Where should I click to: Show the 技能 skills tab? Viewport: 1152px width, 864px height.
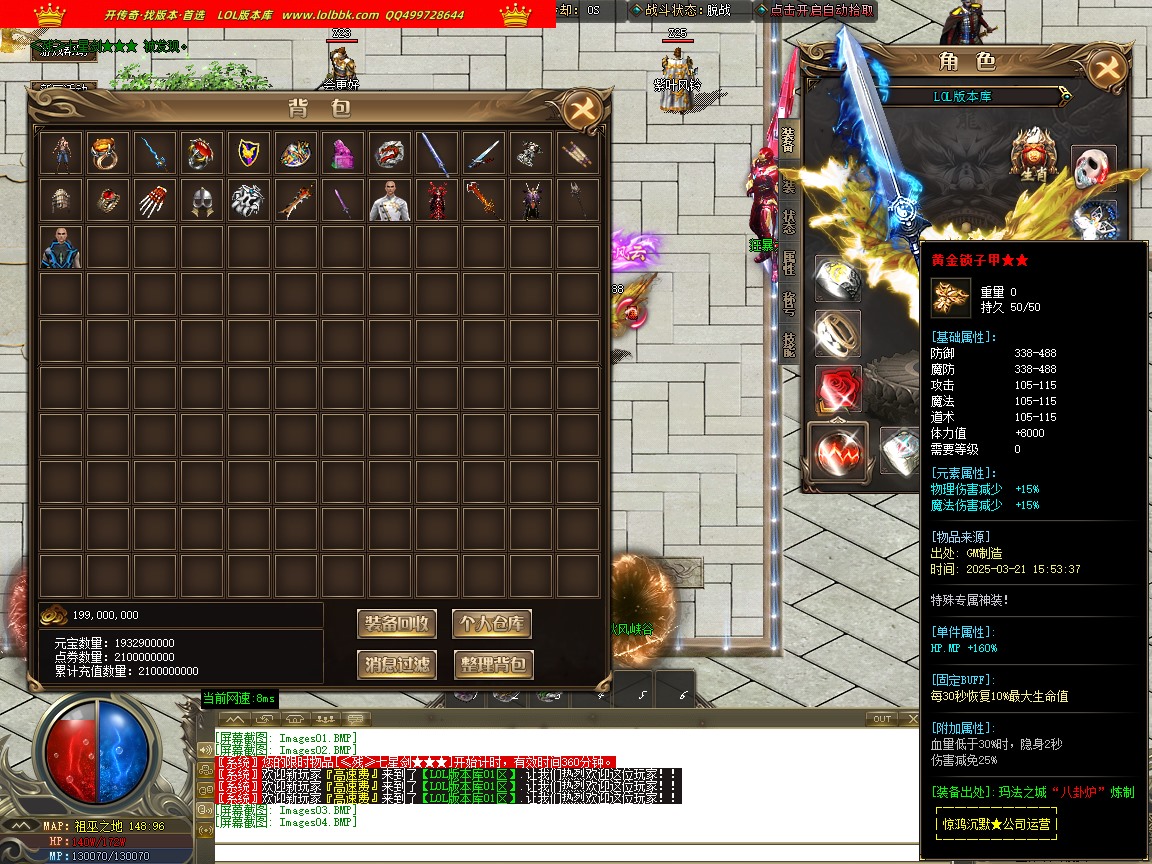click(788, 343)
